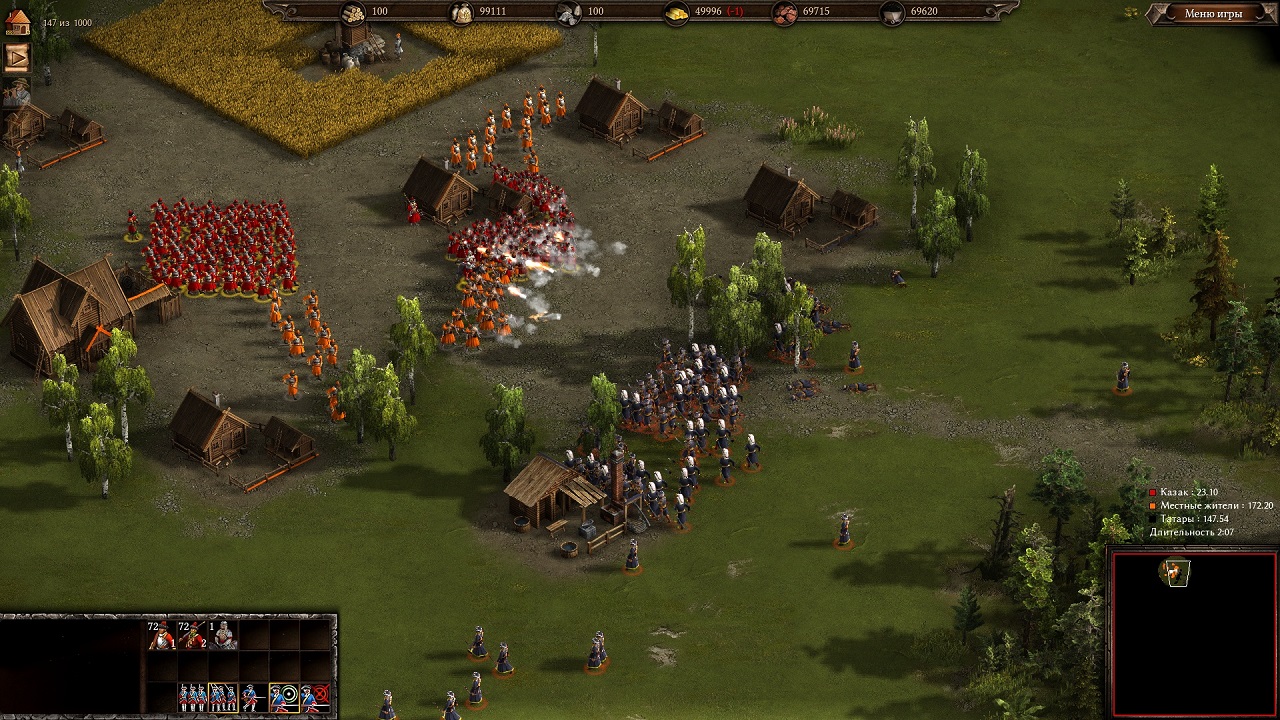The width and height of the screenshot is (1280, 720).
Task: Select the first squad of 72 soldiers
Action: [162, 635]
